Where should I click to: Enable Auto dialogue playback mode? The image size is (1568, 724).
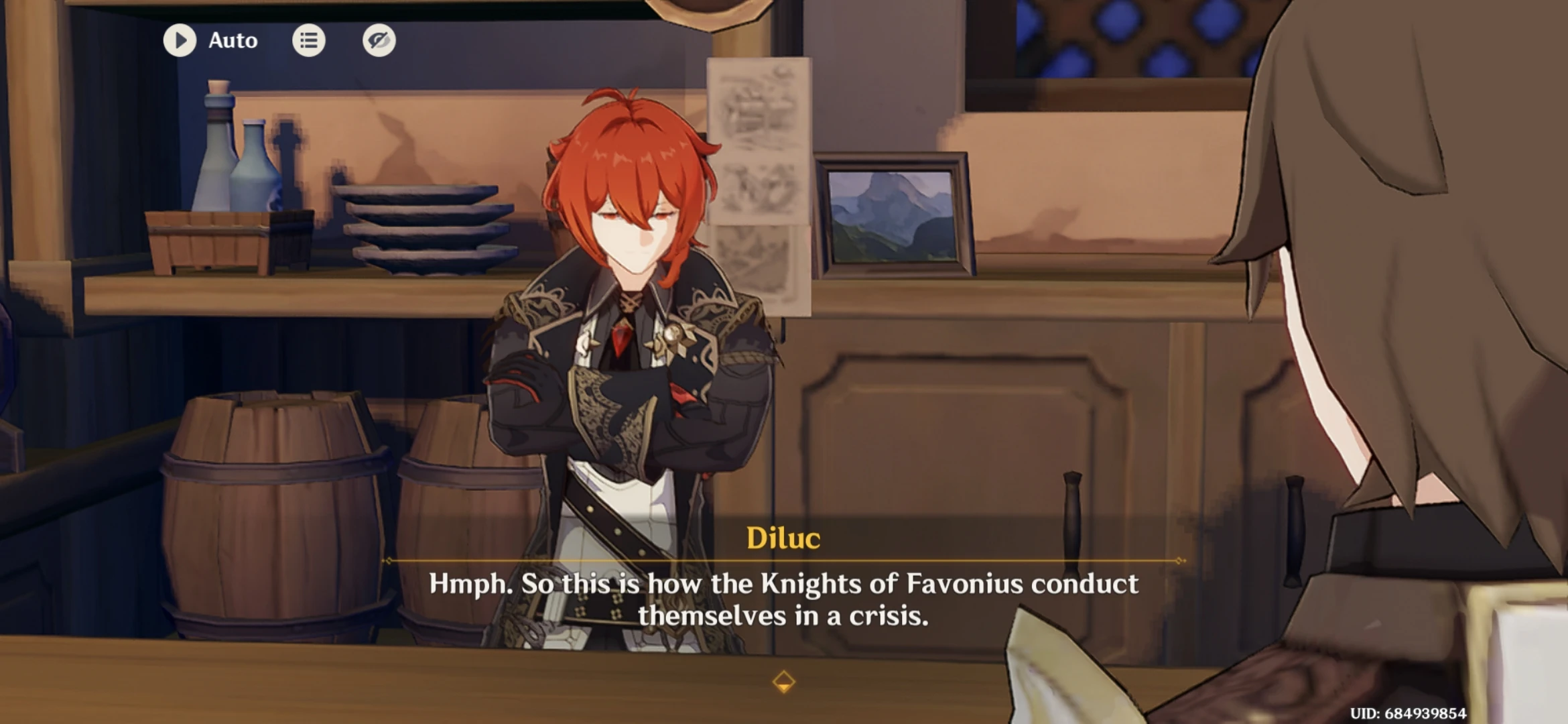point(180,40)
